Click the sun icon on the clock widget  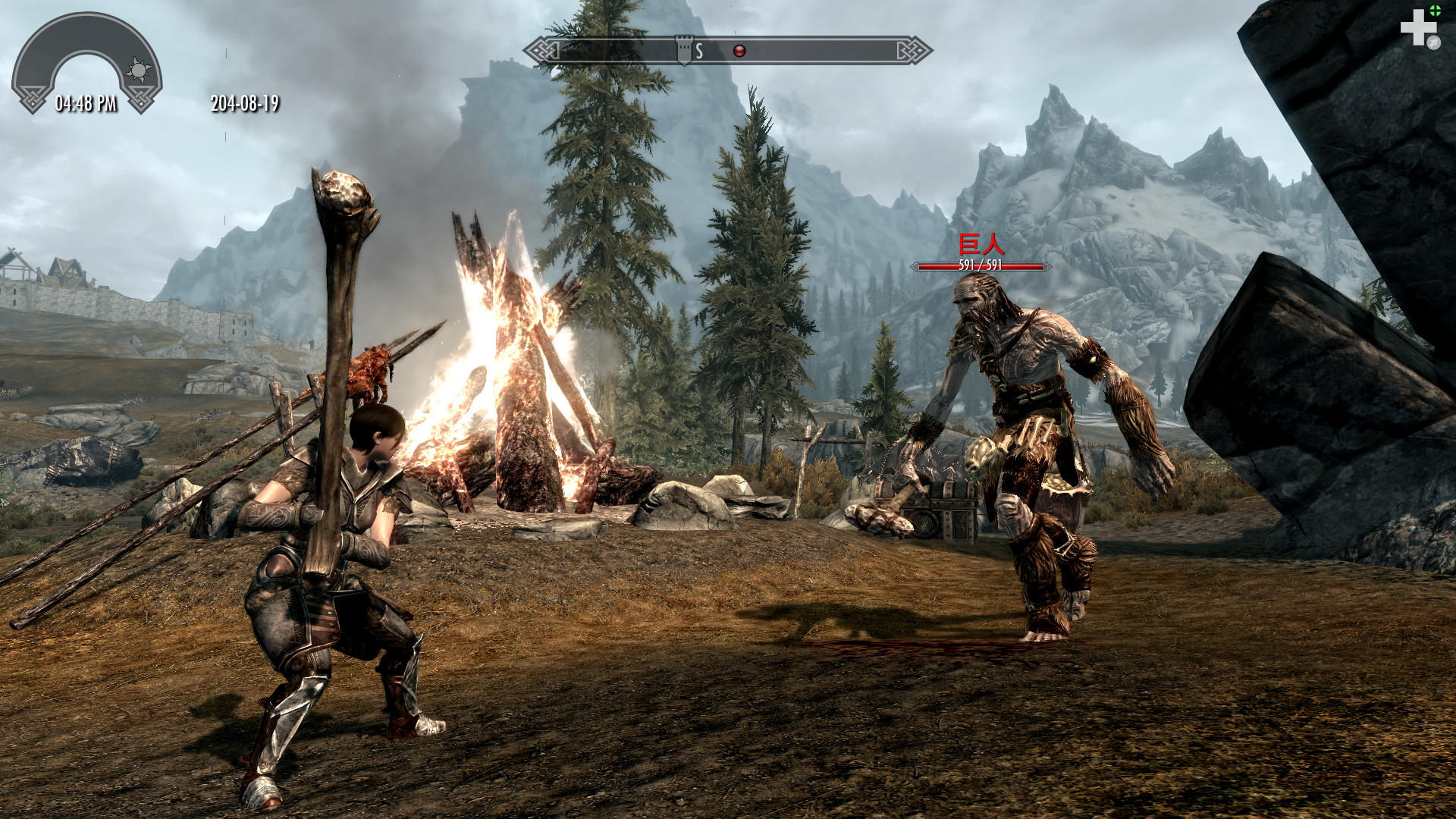coord(138,71)
